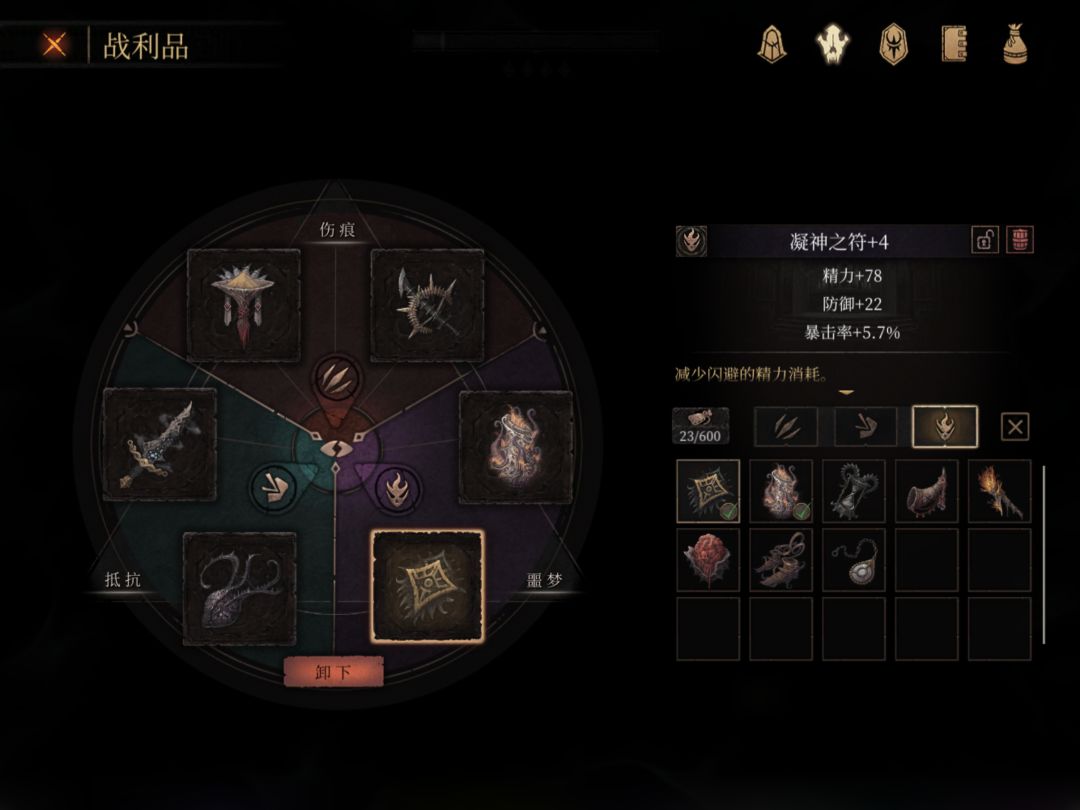Close the 战利品 trophies screen

pyautogui.click(x=55, y=45)
